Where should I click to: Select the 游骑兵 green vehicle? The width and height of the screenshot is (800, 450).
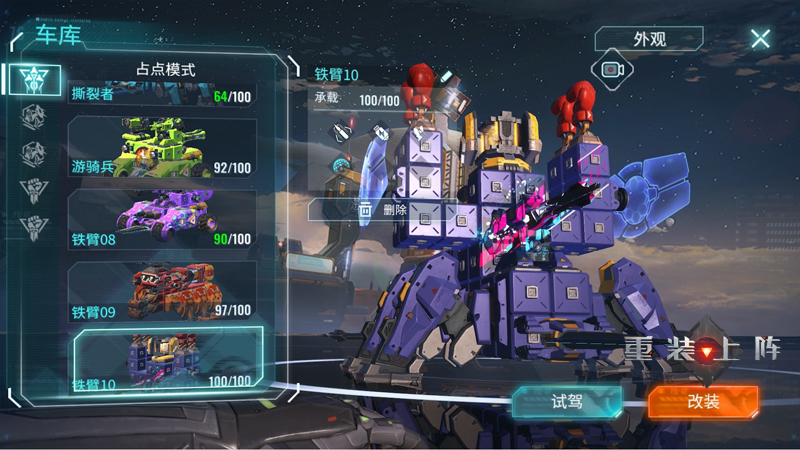161,148
